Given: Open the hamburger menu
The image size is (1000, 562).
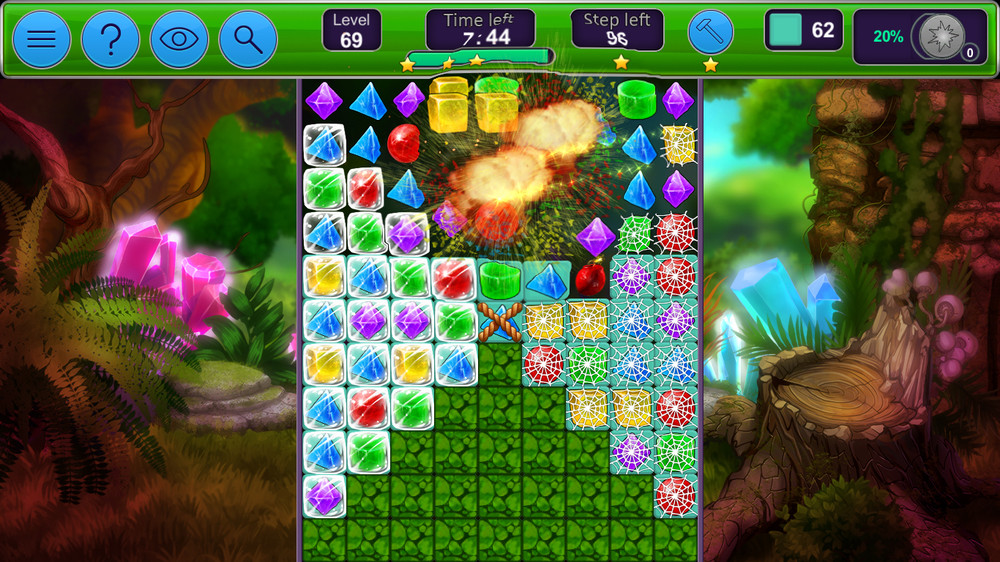Looking at the screenshot, I should 41,39.
